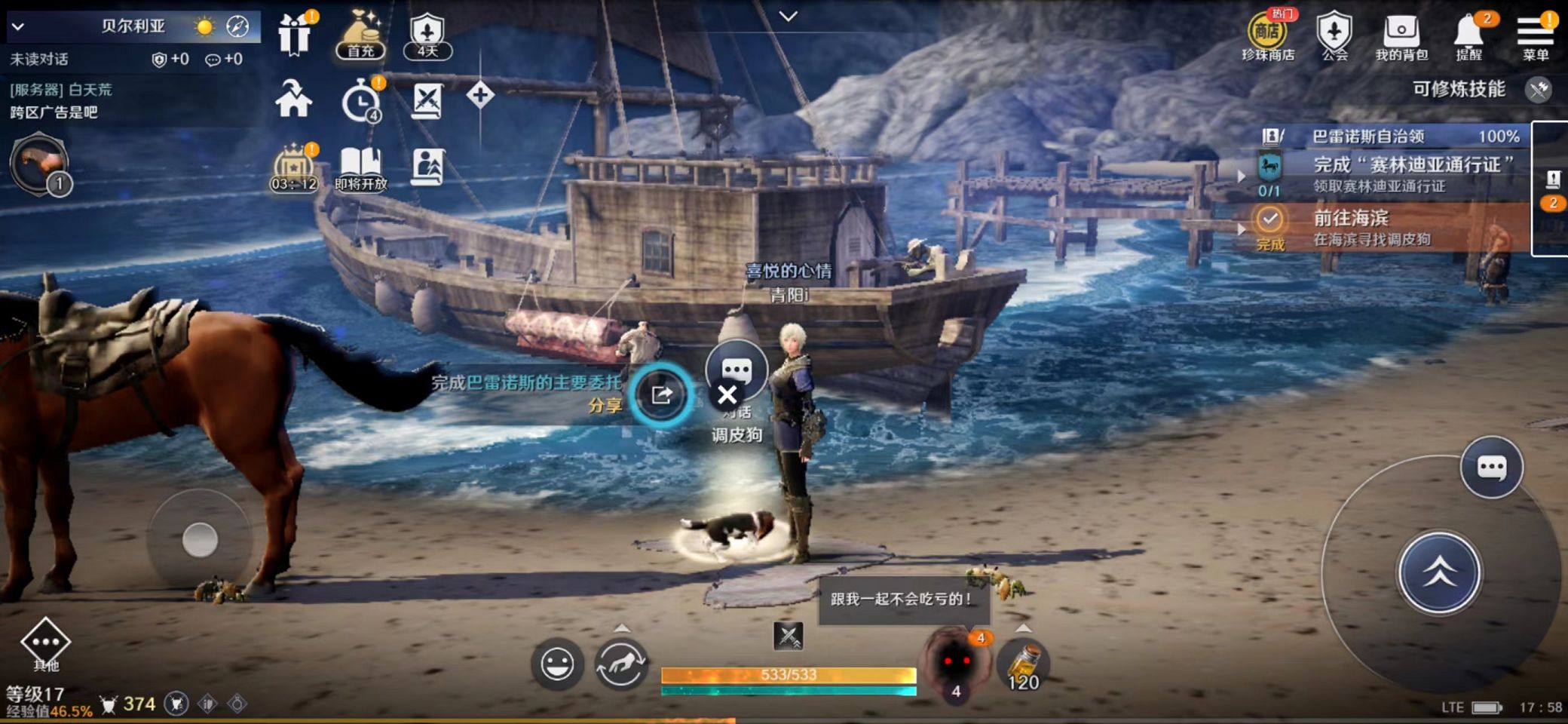Close the 调皮狗 interaction prompt

727,395
